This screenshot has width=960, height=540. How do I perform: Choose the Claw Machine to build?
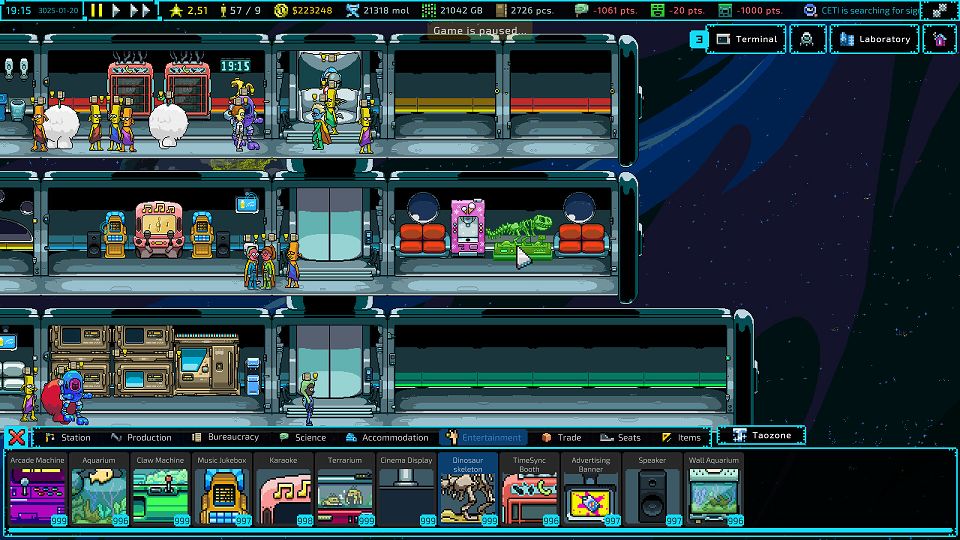(160, 488)
